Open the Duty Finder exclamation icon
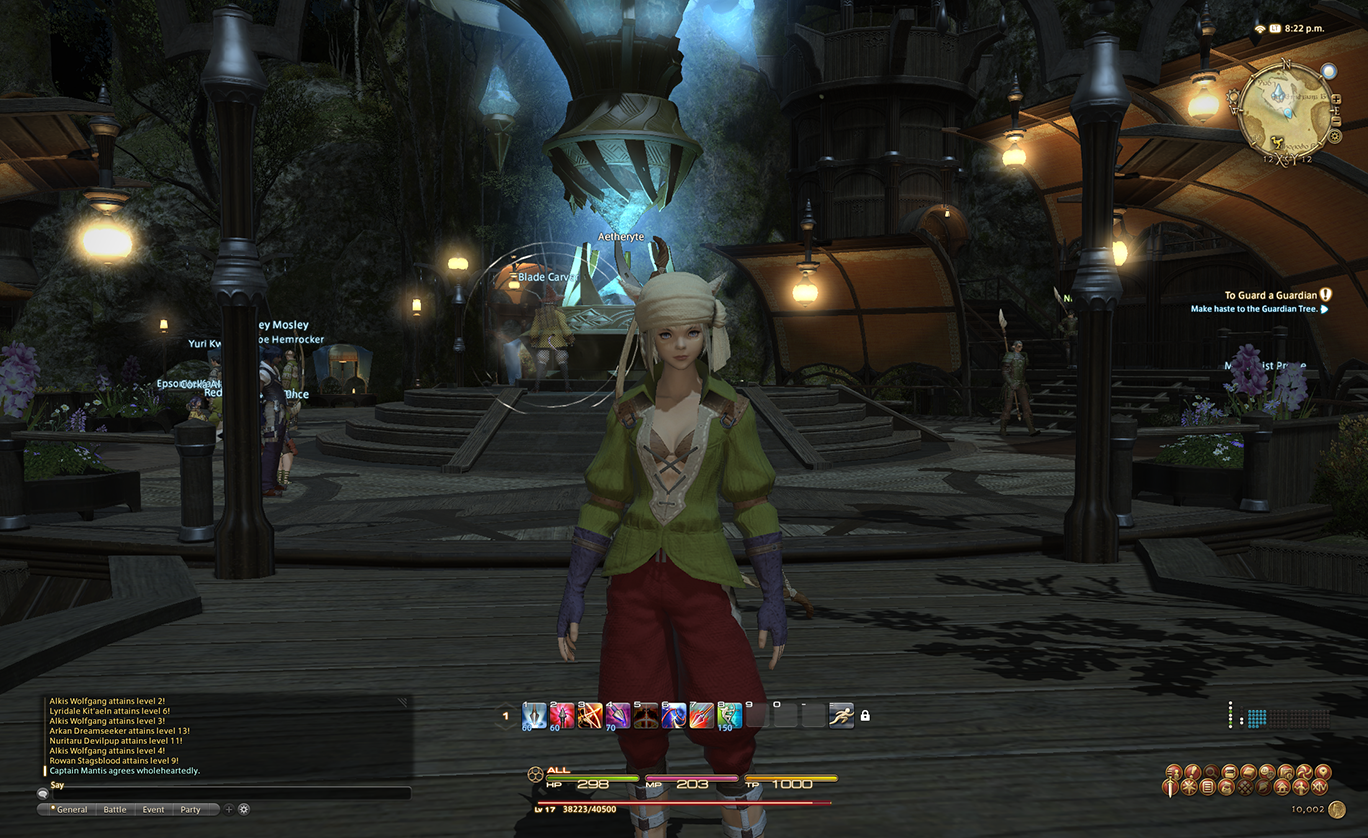 point(1191,771)
